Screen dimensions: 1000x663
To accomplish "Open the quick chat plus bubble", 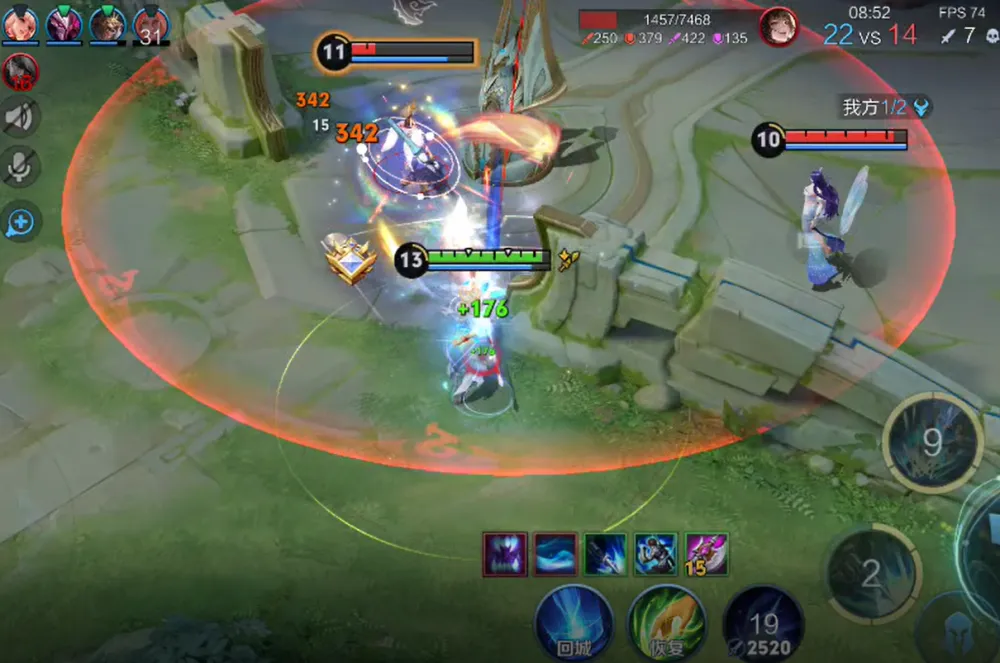I will click(20, 223).
